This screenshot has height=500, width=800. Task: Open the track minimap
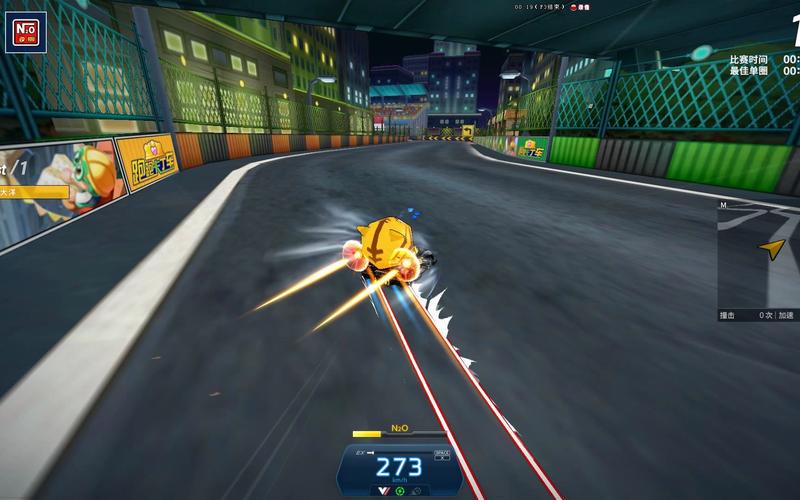(758, 254)
